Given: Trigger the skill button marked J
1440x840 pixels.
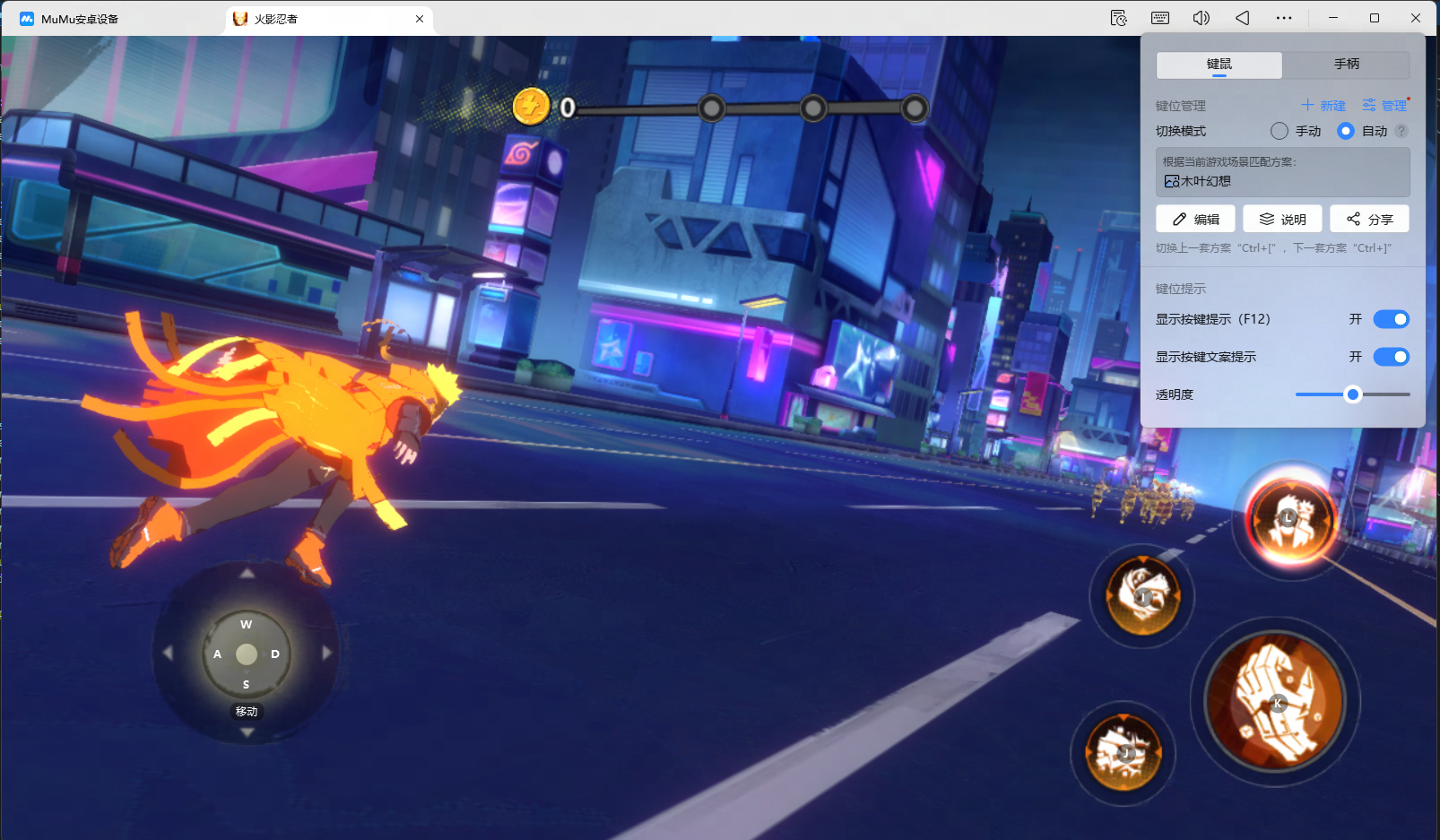Looking at the screenshot, I should coord(1123,753).
